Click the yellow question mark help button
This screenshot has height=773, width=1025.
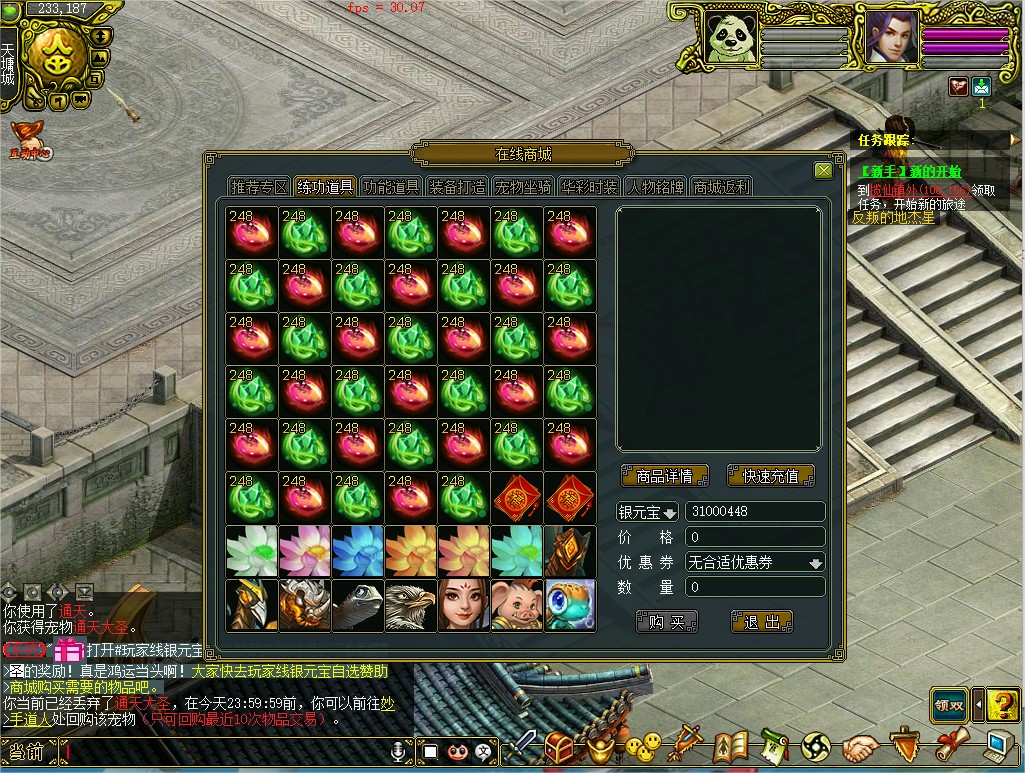(x=1002, y=705)
